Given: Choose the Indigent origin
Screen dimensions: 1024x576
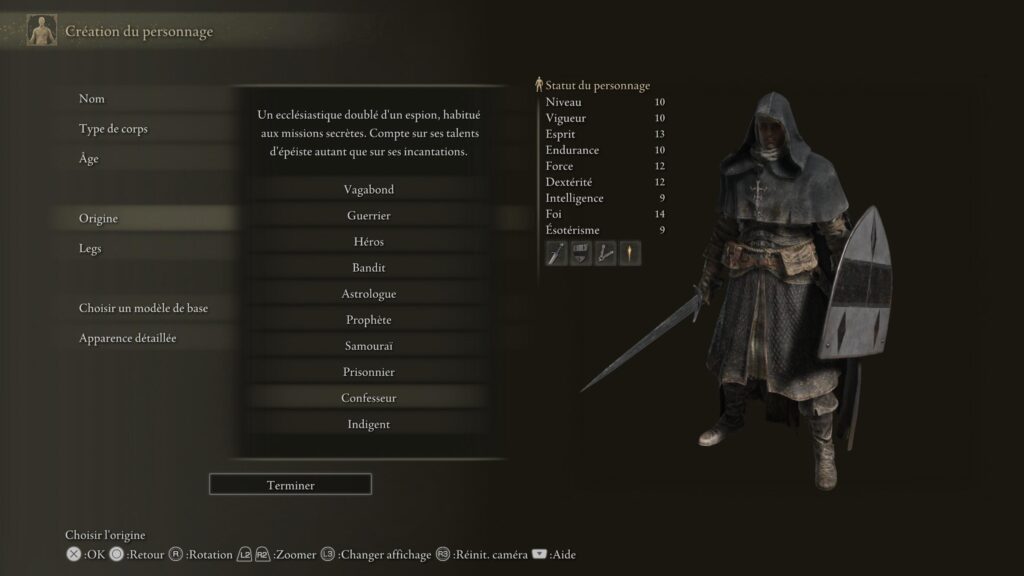Looking at the screenshot, I should tap(368, 424).
